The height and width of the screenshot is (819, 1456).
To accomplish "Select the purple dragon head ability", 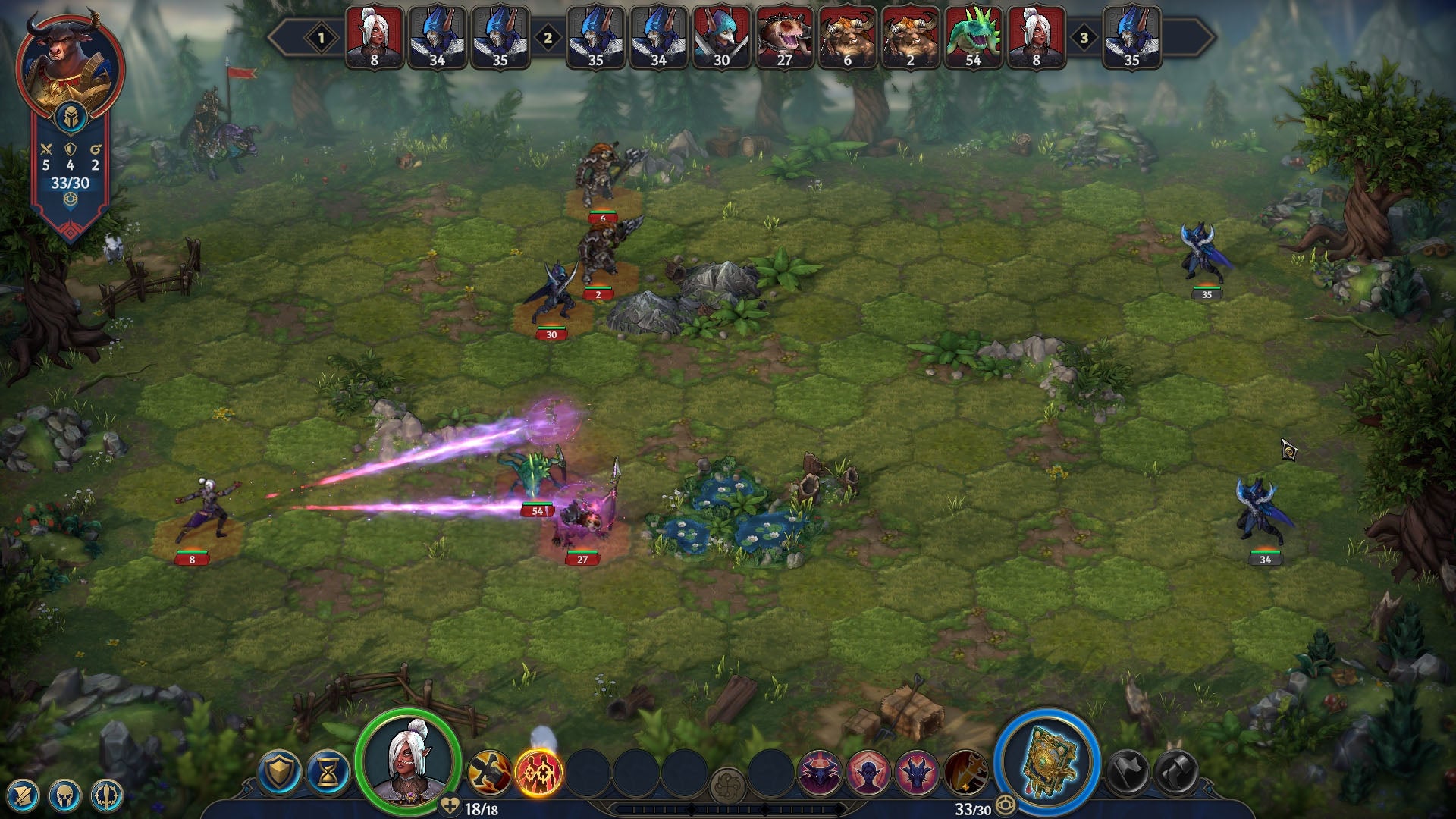I will (x=917, y=773).
